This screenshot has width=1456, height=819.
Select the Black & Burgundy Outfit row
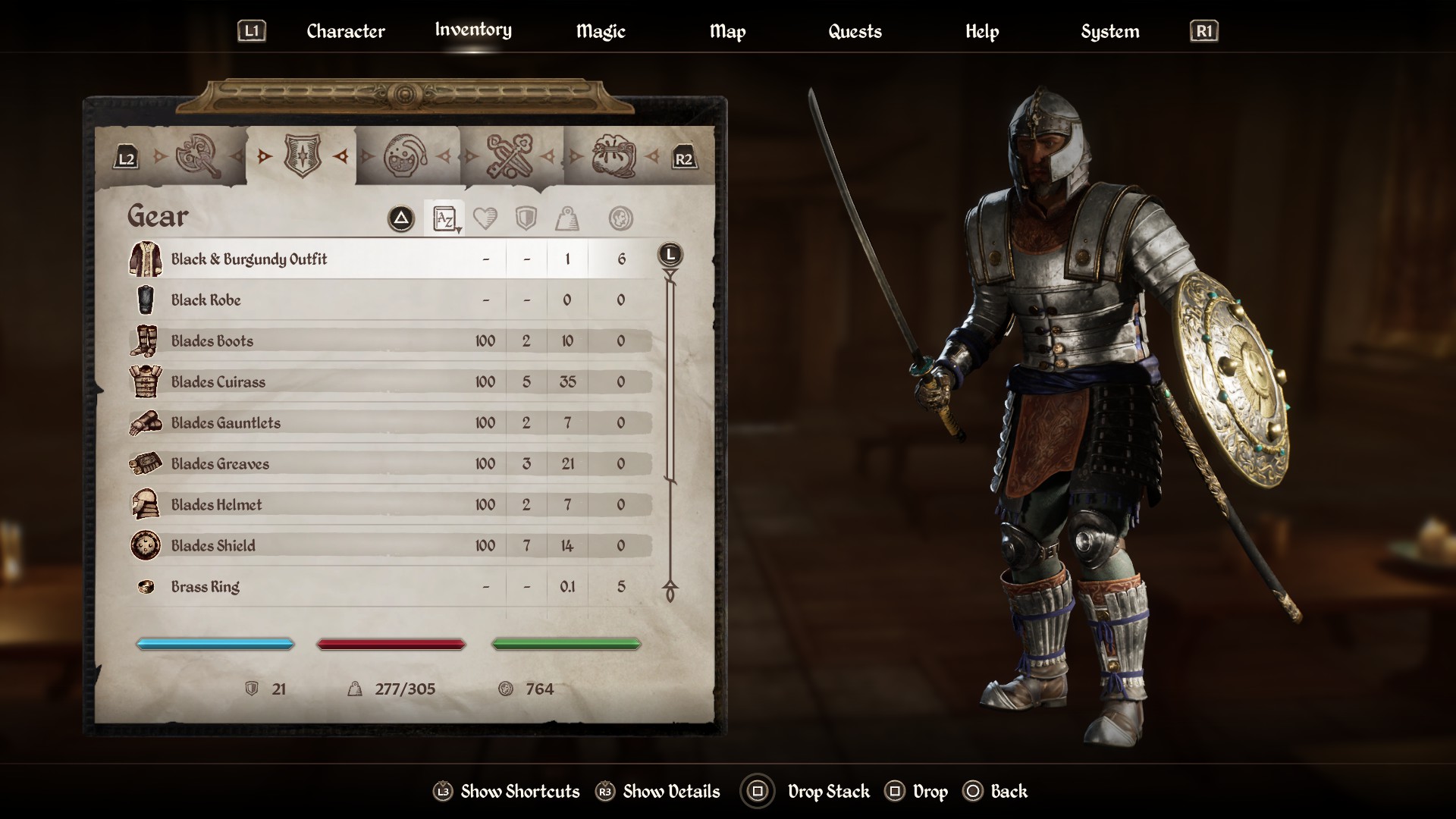249,259
